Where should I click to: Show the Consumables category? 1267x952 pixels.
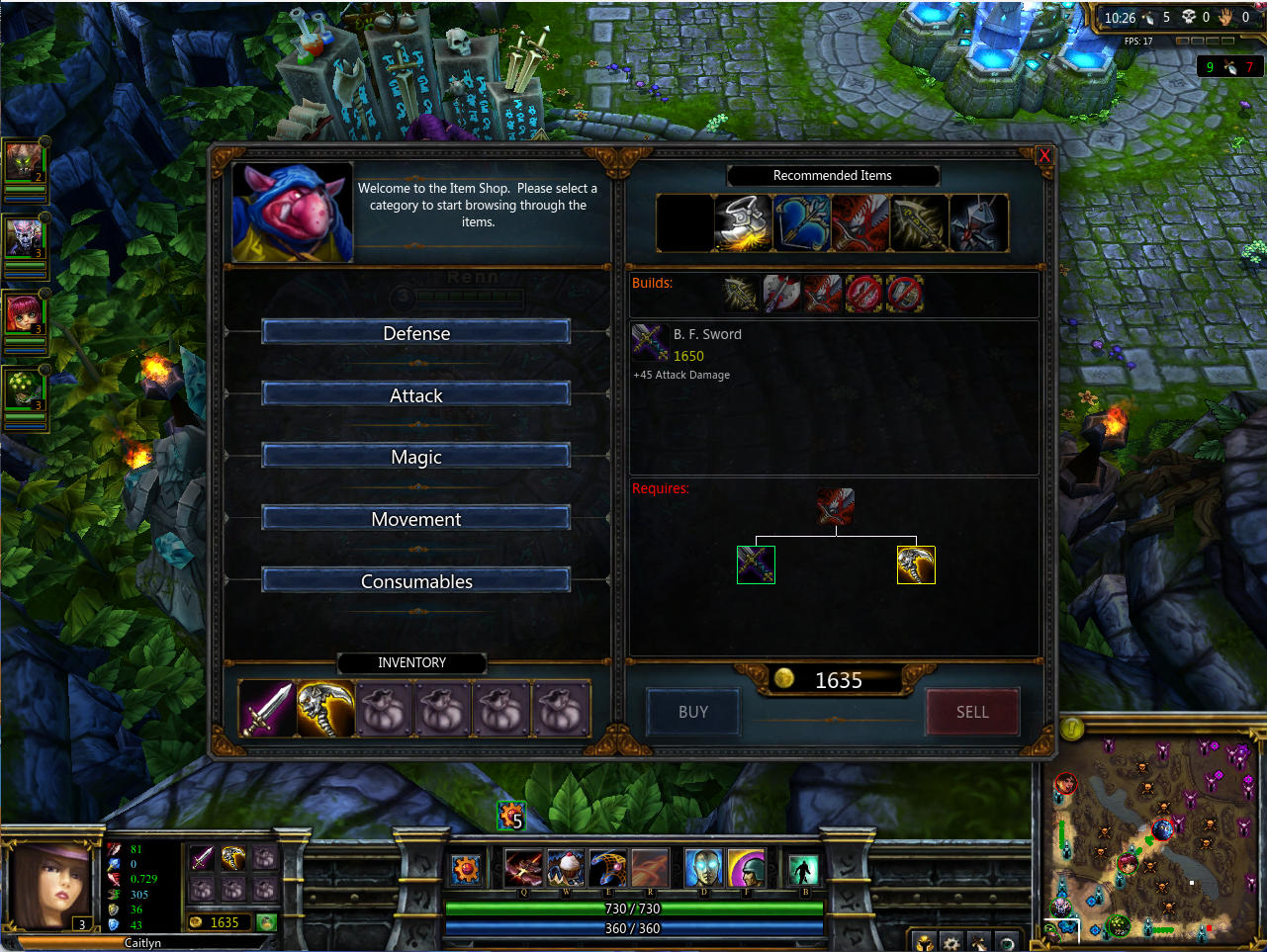[415, 581]
